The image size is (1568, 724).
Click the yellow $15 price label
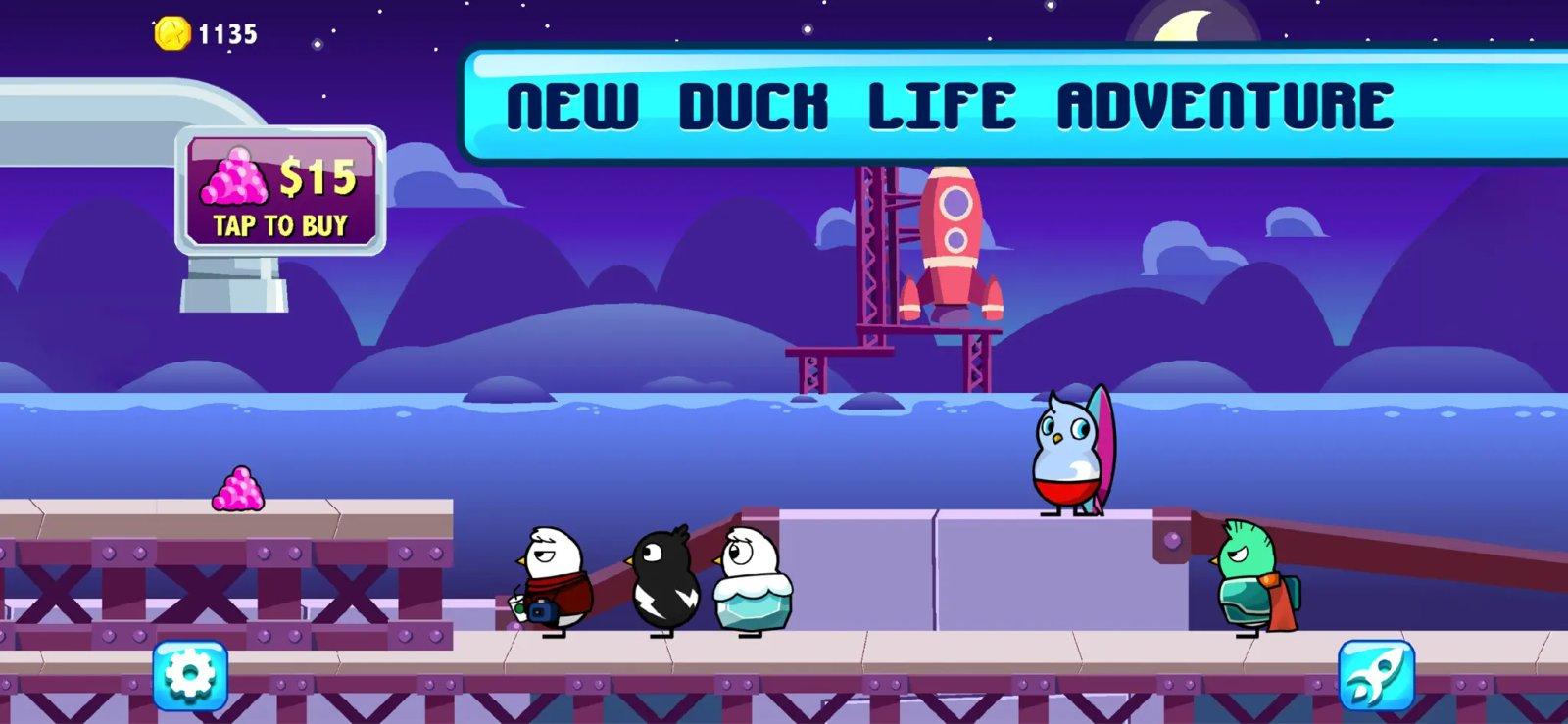pyautogui.click(x=320, y=180)
